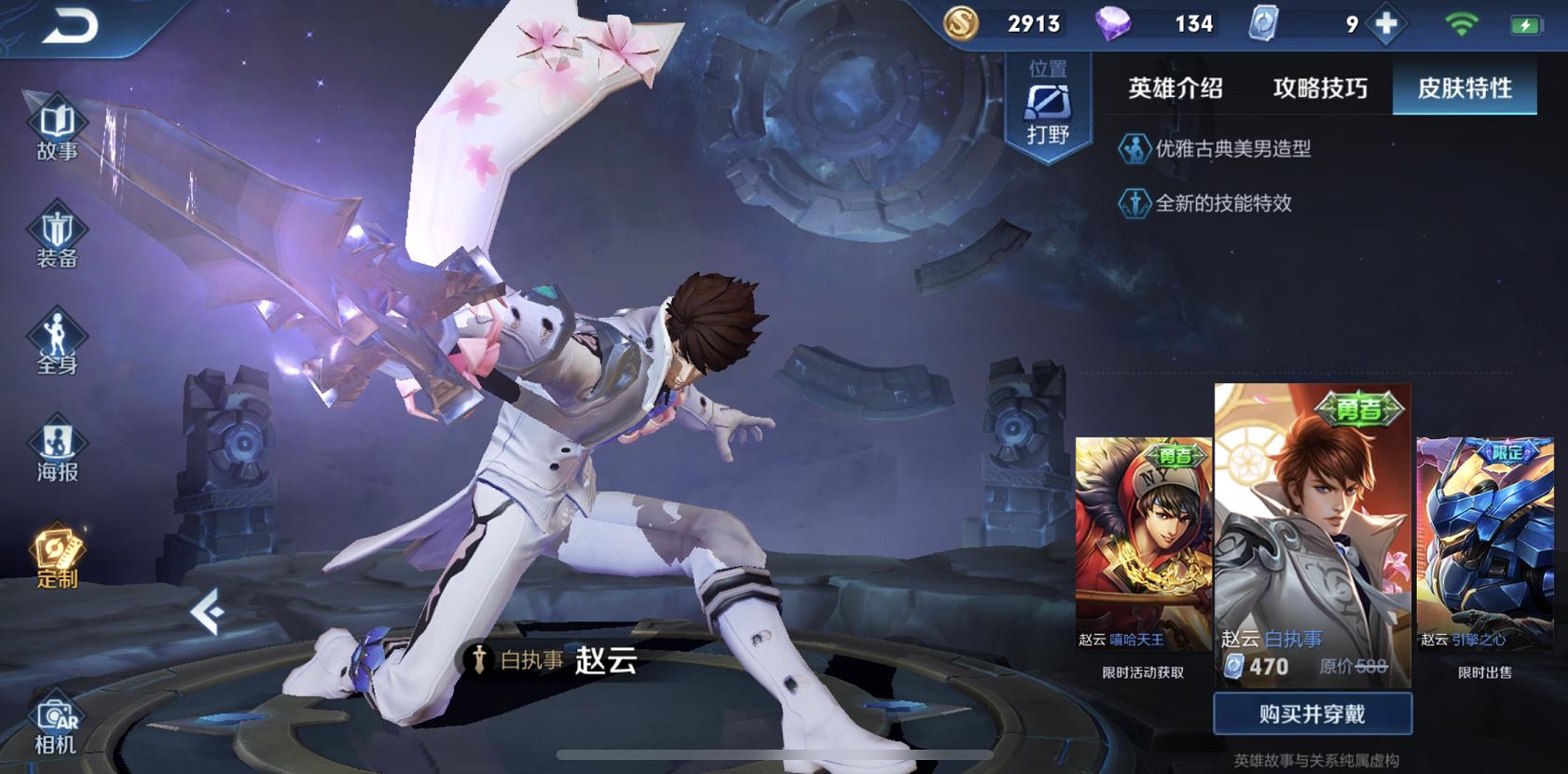Open the 故事 story page
Viewport: 1568px width, 774px height.
pos(57,129)
